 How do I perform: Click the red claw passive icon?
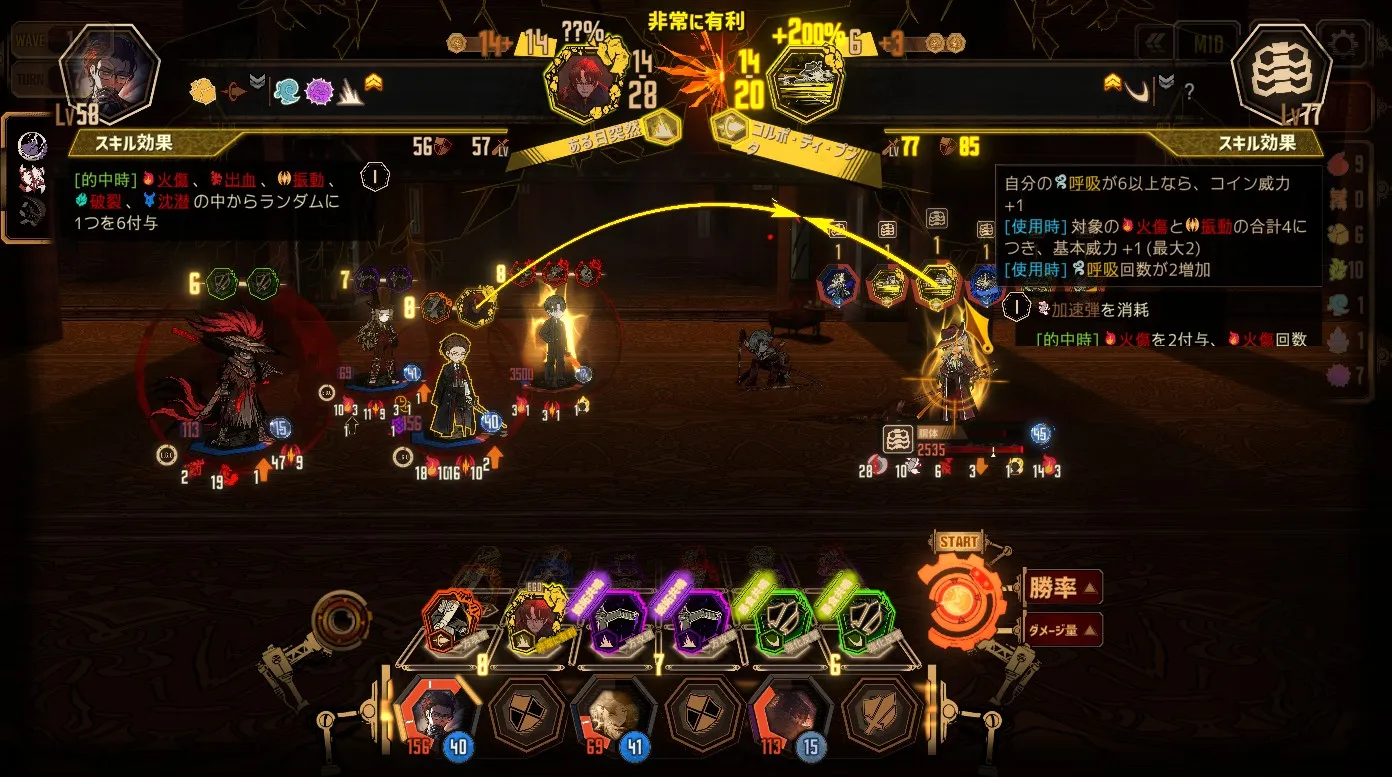pyautogui.click(x=33, y=178)
